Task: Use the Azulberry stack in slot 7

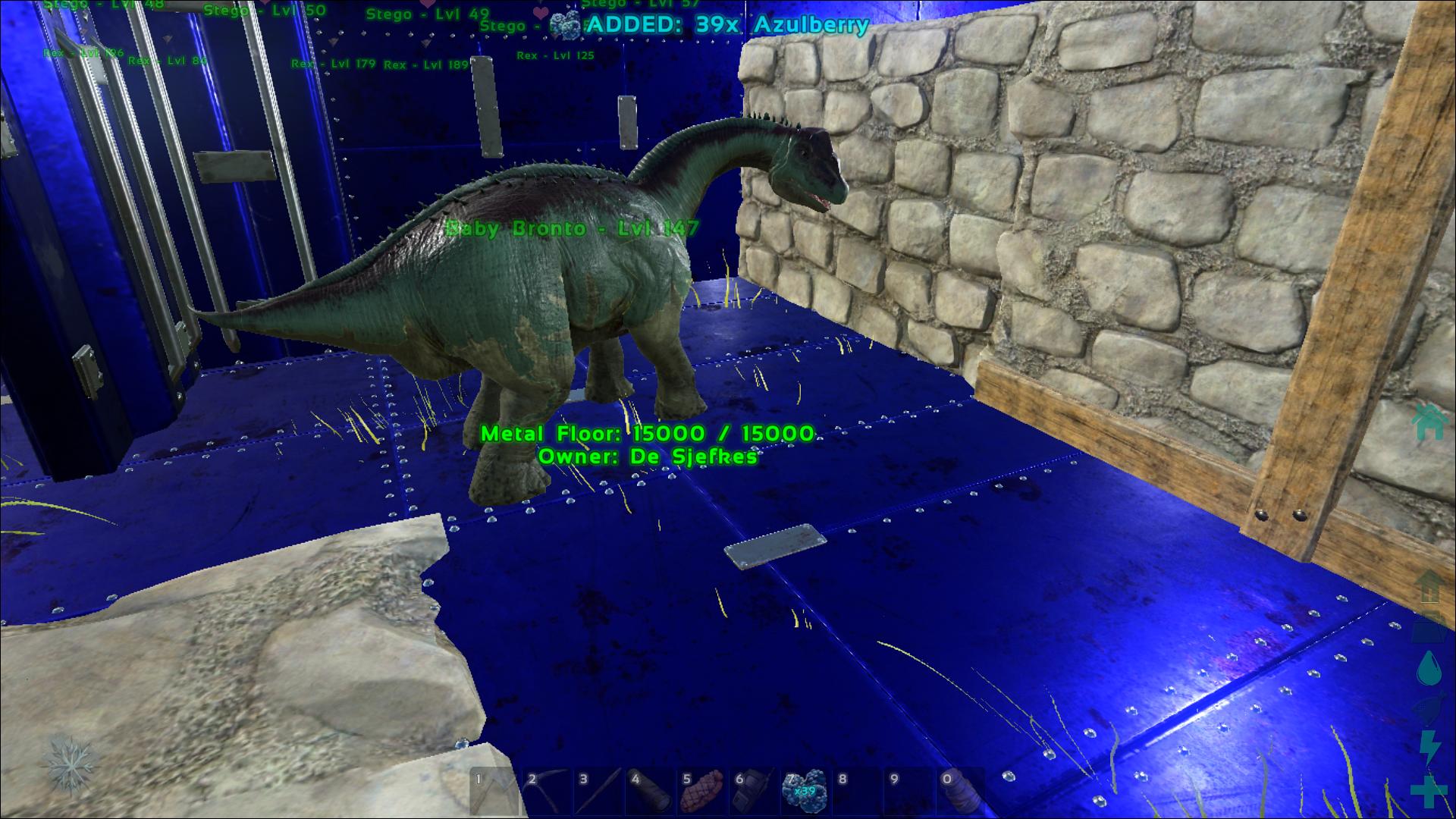Action: click(804, 792)
